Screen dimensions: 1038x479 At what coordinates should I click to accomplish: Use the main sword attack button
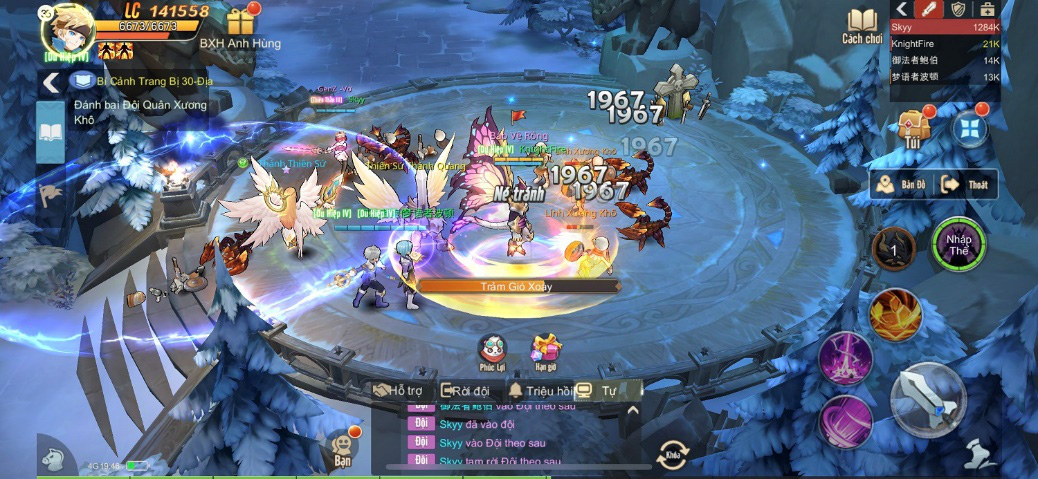tap(928, 399)
